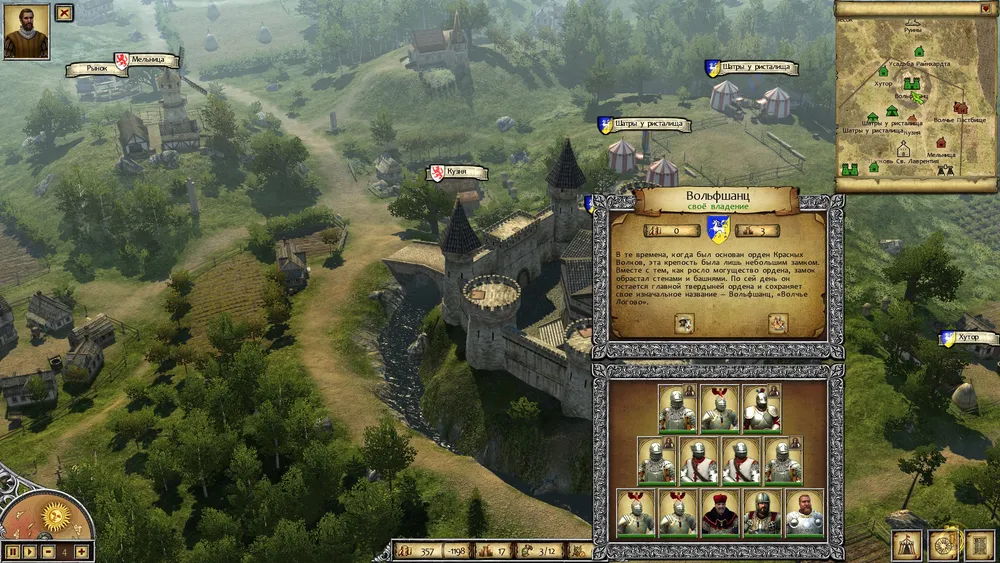This screenshot has width=1000, height=563.
Task: Click the right icon button under Вольфшанц description
Action: 777,322
